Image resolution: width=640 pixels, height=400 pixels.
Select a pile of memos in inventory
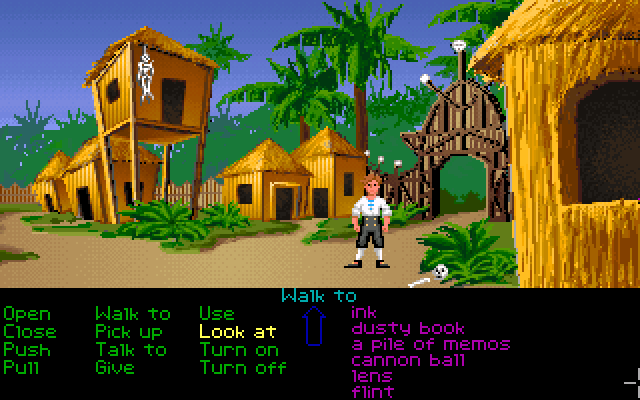430,344
